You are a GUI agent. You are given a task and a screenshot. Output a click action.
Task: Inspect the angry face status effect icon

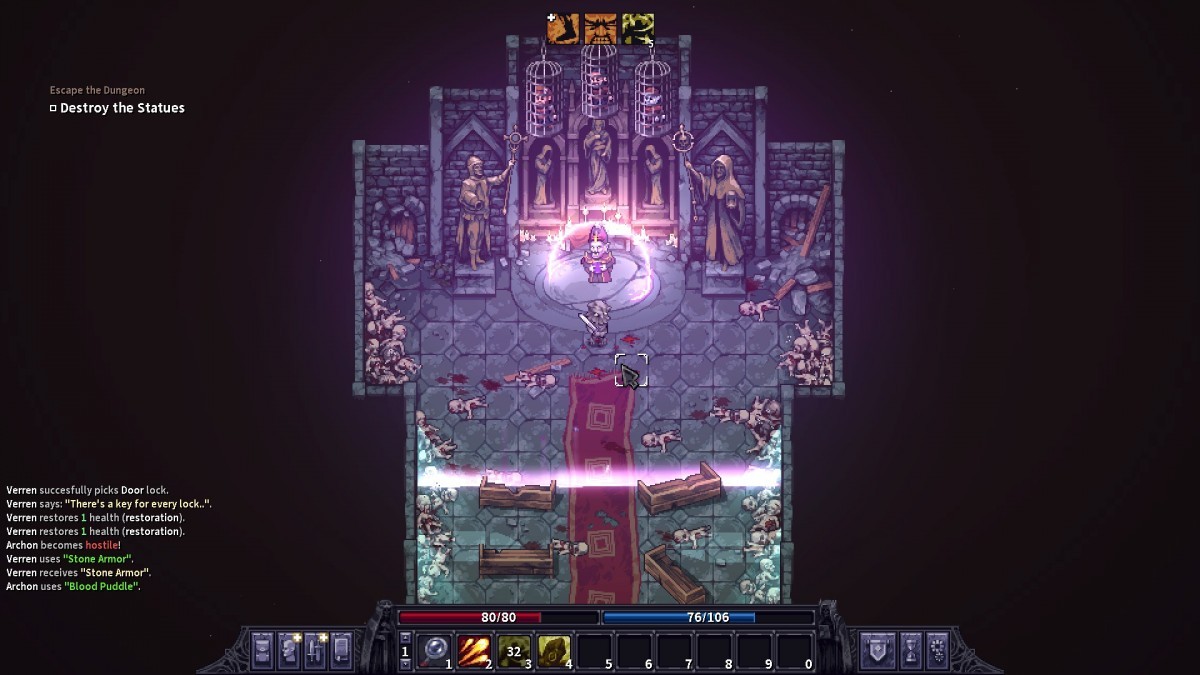600,29
